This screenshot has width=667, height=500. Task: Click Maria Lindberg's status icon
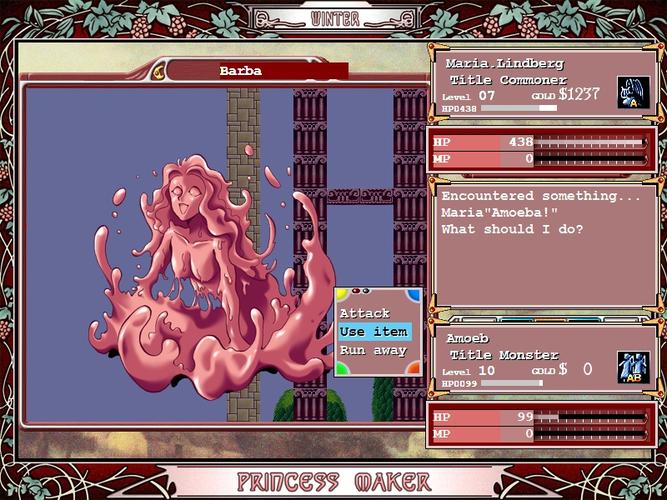[x=633, y=92]
